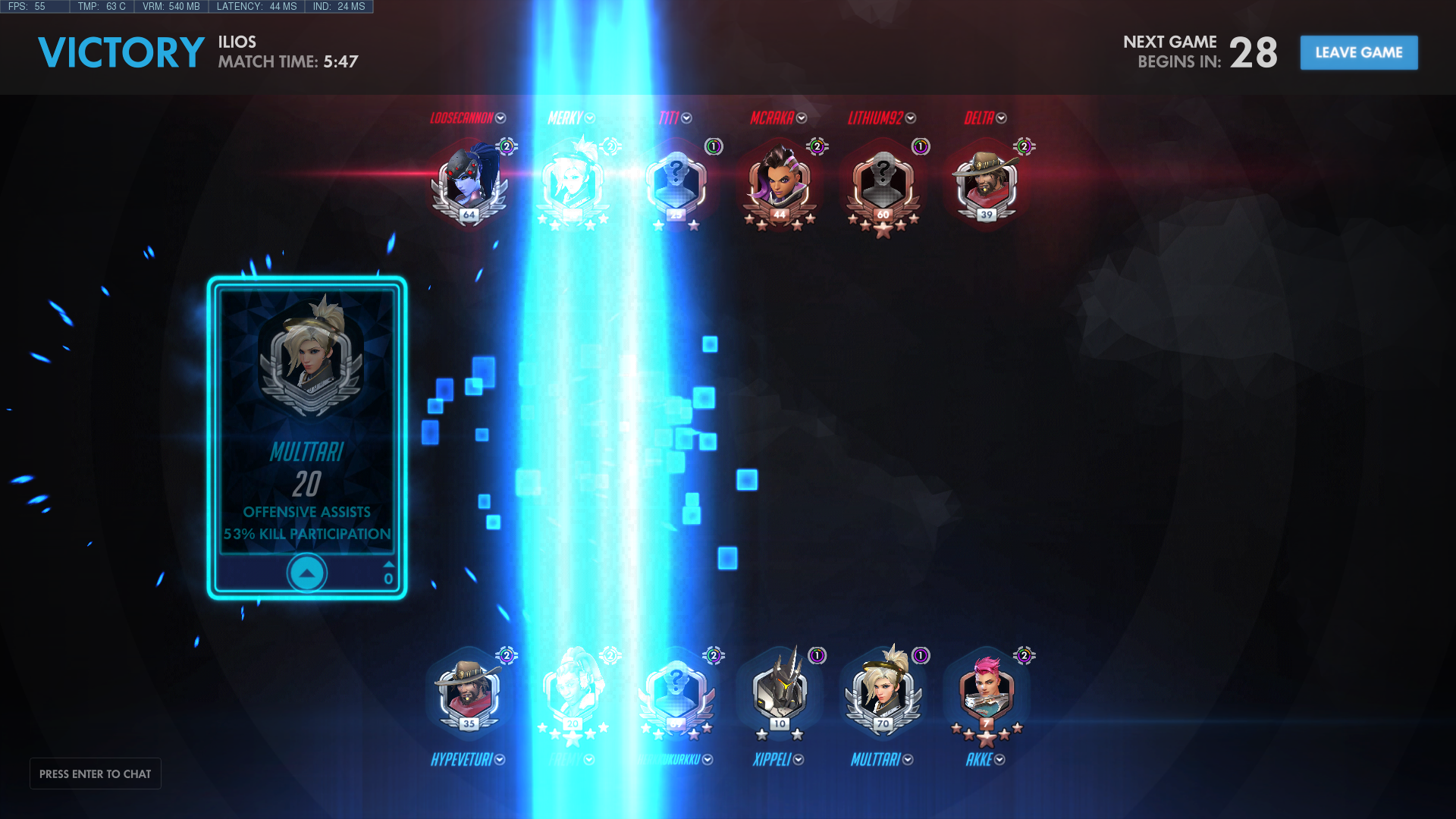Screen dimensions: 1456x819
Task: Select LooseCannon's Widowmaker portrait
Action: 469,182
